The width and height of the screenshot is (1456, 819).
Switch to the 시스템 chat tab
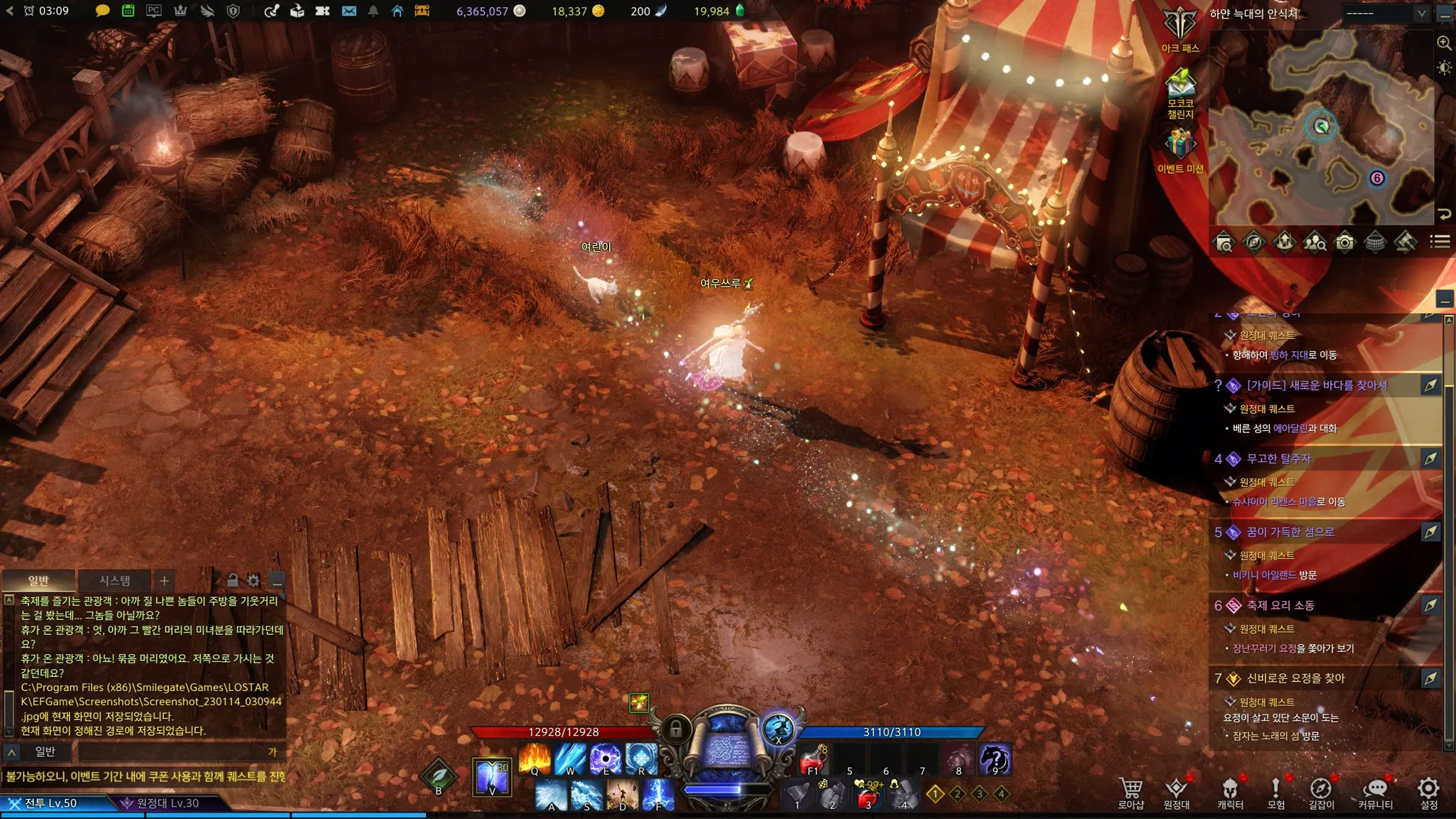(x=114, y=581)
